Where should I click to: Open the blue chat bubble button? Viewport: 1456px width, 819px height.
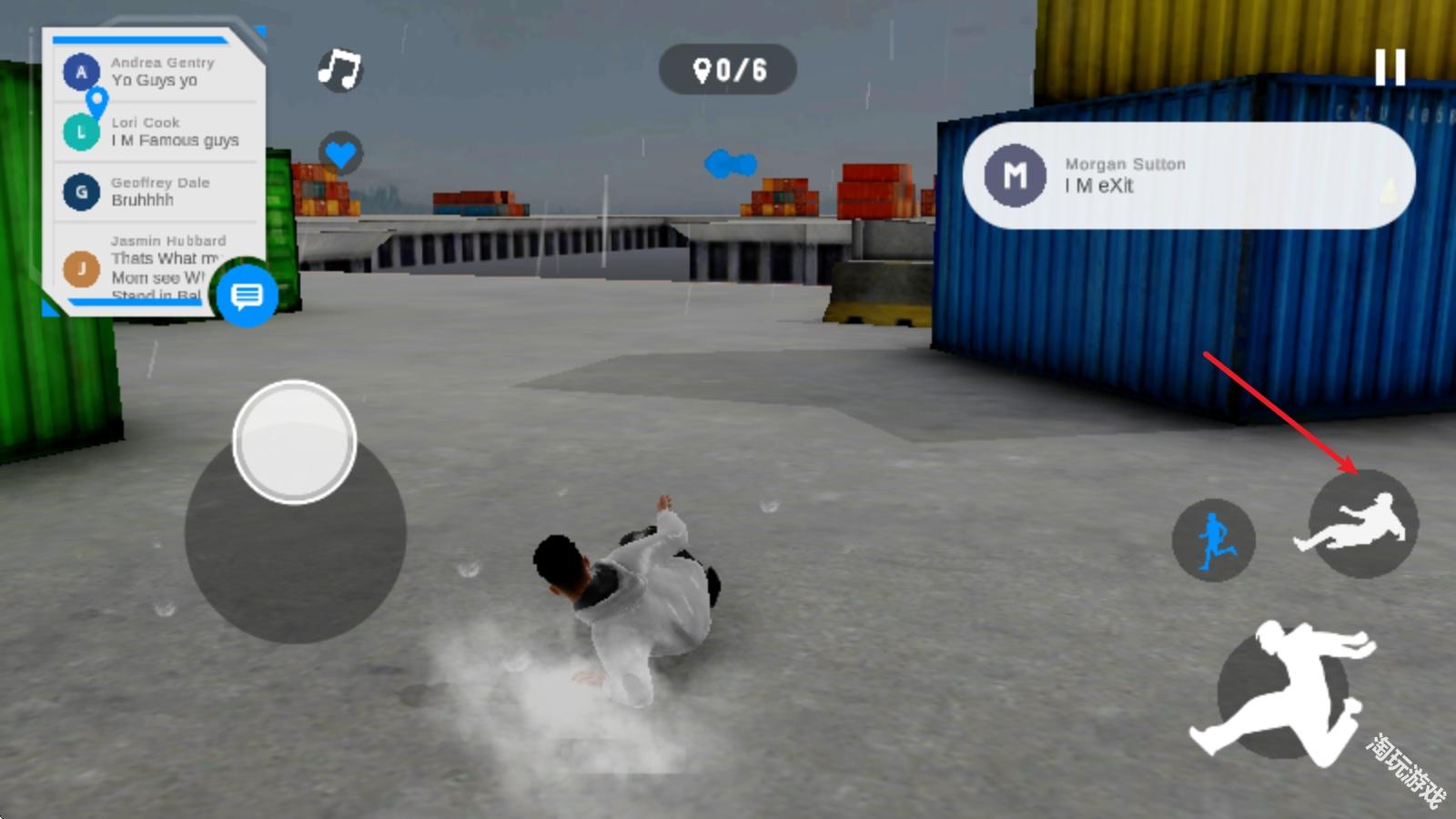(247, 295)
